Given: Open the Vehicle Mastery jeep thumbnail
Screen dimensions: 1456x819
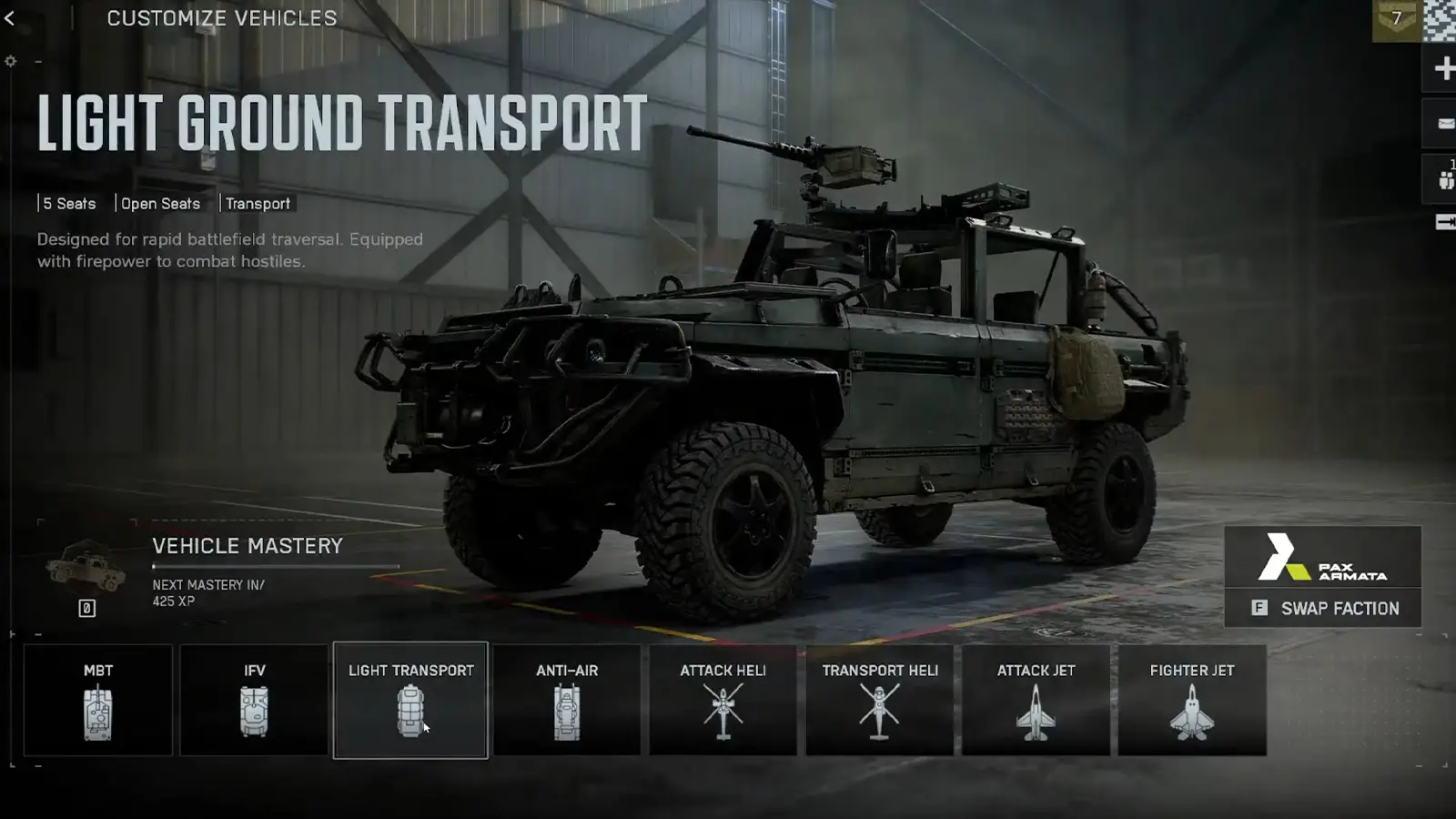Looking at the screenshot, I should 86,568.
